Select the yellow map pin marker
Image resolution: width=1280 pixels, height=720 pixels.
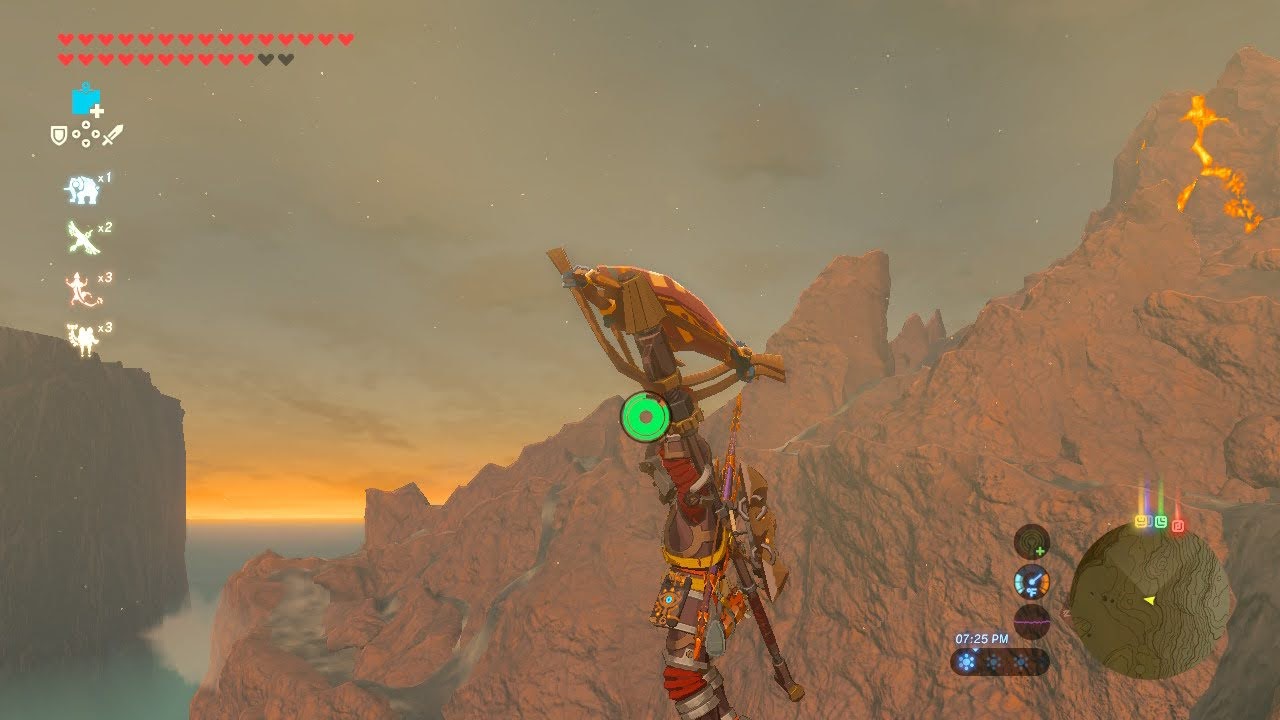point(1142,522)
